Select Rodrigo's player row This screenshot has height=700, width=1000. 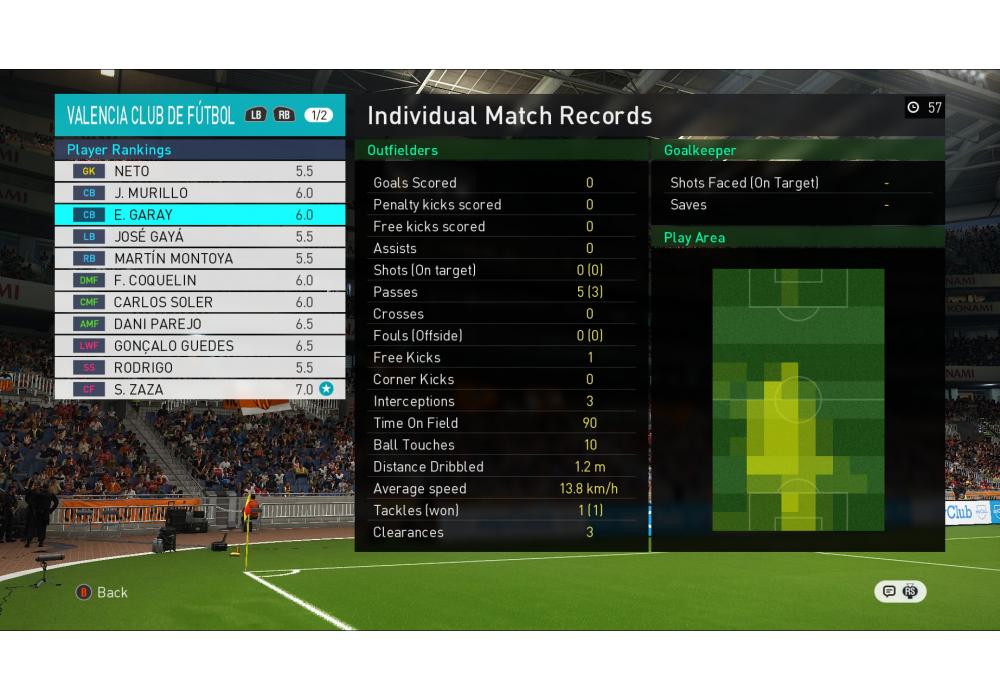click(x=200, y=368)
